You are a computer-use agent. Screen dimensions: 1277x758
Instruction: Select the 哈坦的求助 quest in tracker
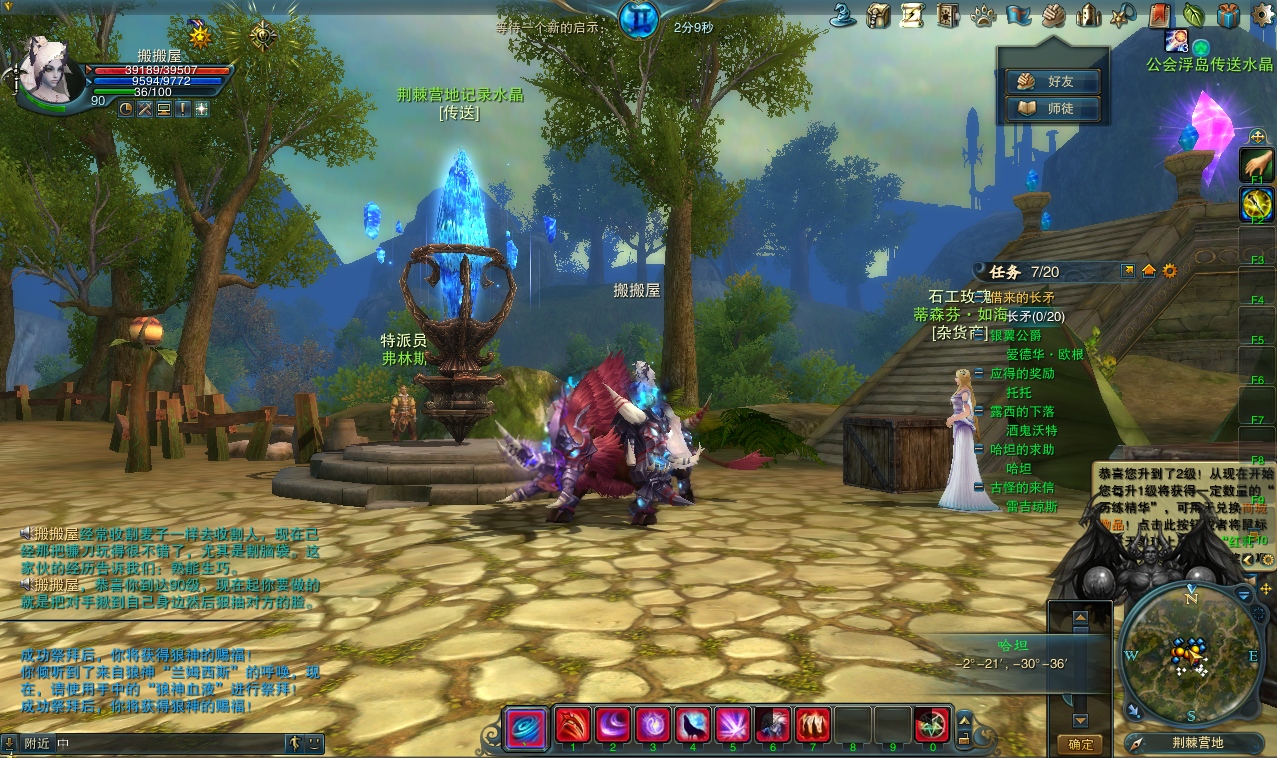[1022, 450]
